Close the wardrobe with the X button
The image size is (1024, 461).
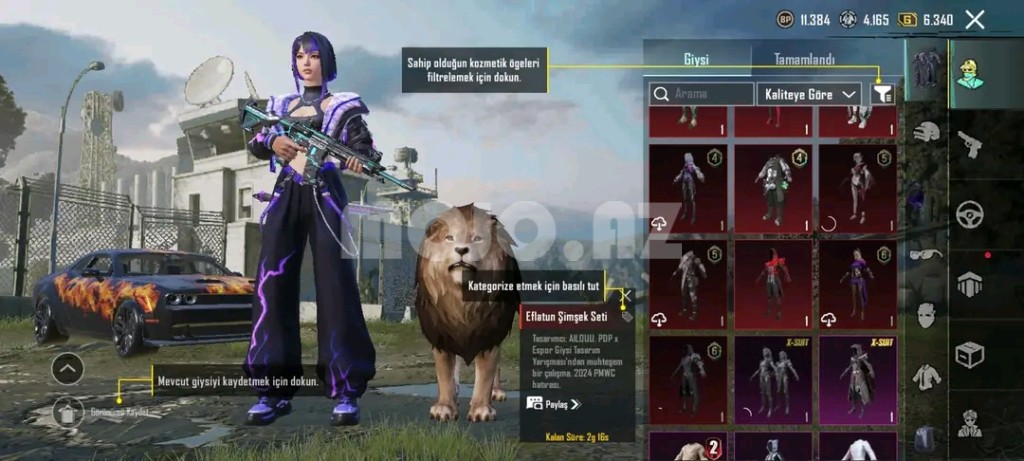click(x=975, y=19)
